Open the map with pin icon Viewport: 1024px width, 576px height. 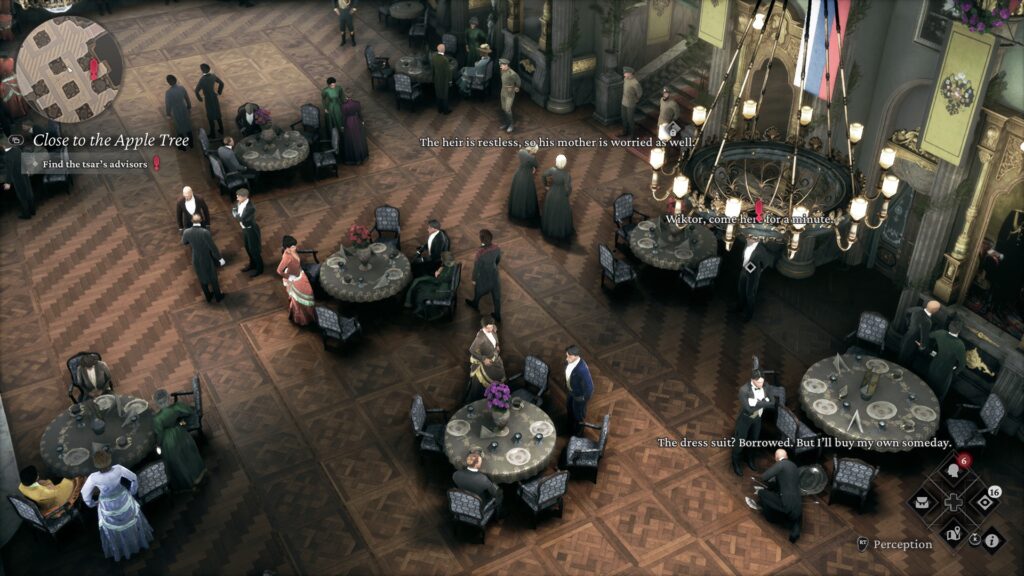[x=952, y=532]
